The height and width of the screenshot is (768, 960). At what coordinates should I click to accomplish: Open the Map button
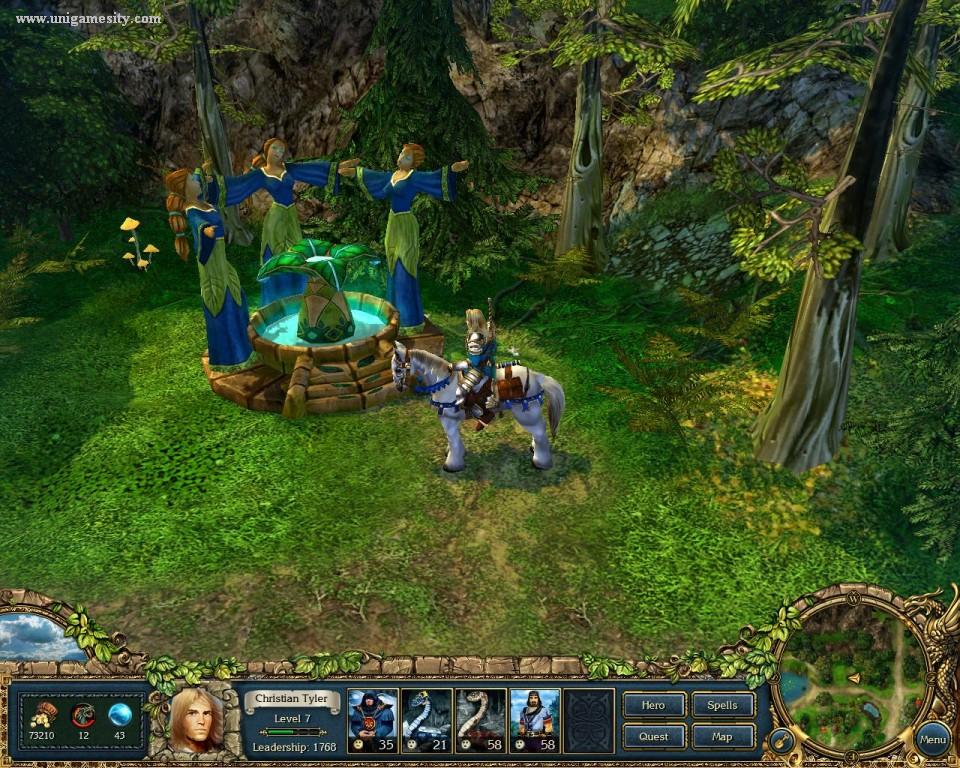click(722, 737)
